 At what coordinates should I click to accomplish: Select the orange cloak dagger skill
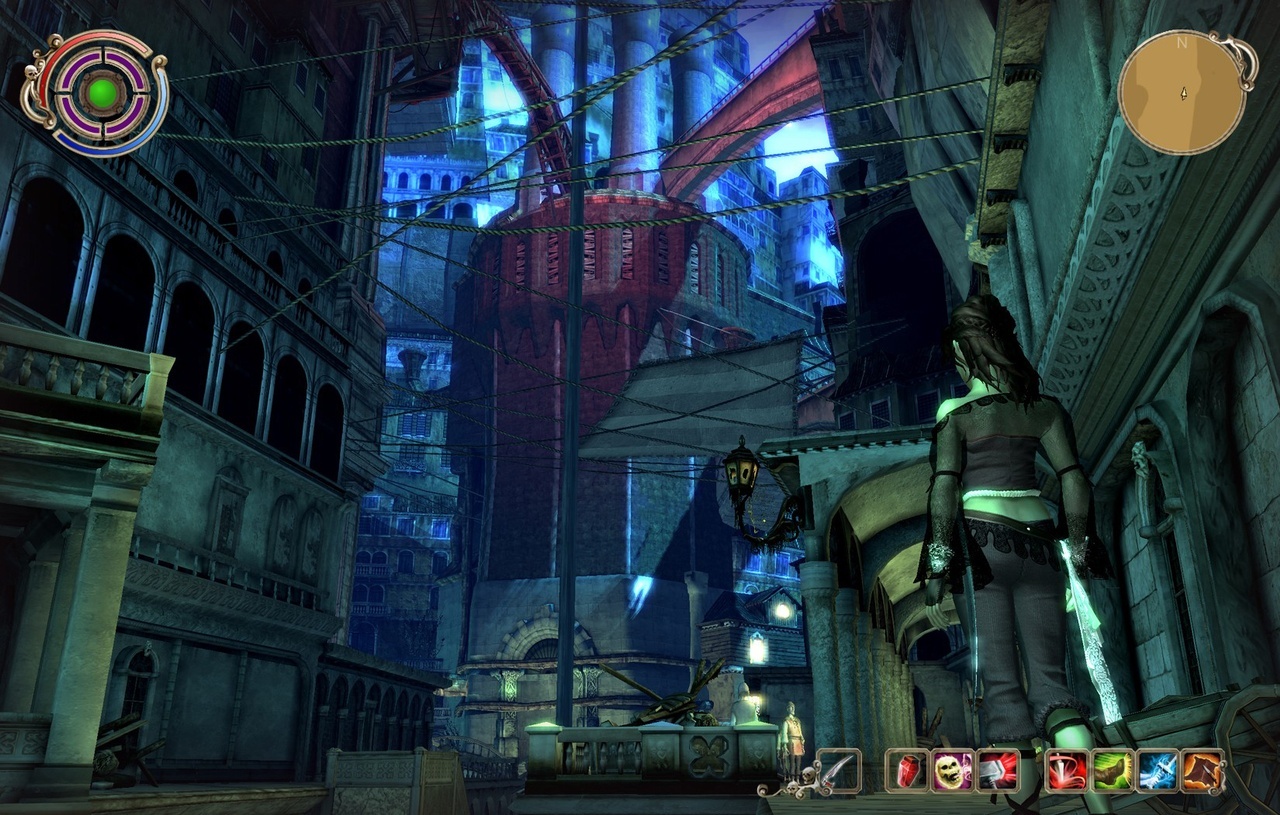(1203, 770)
